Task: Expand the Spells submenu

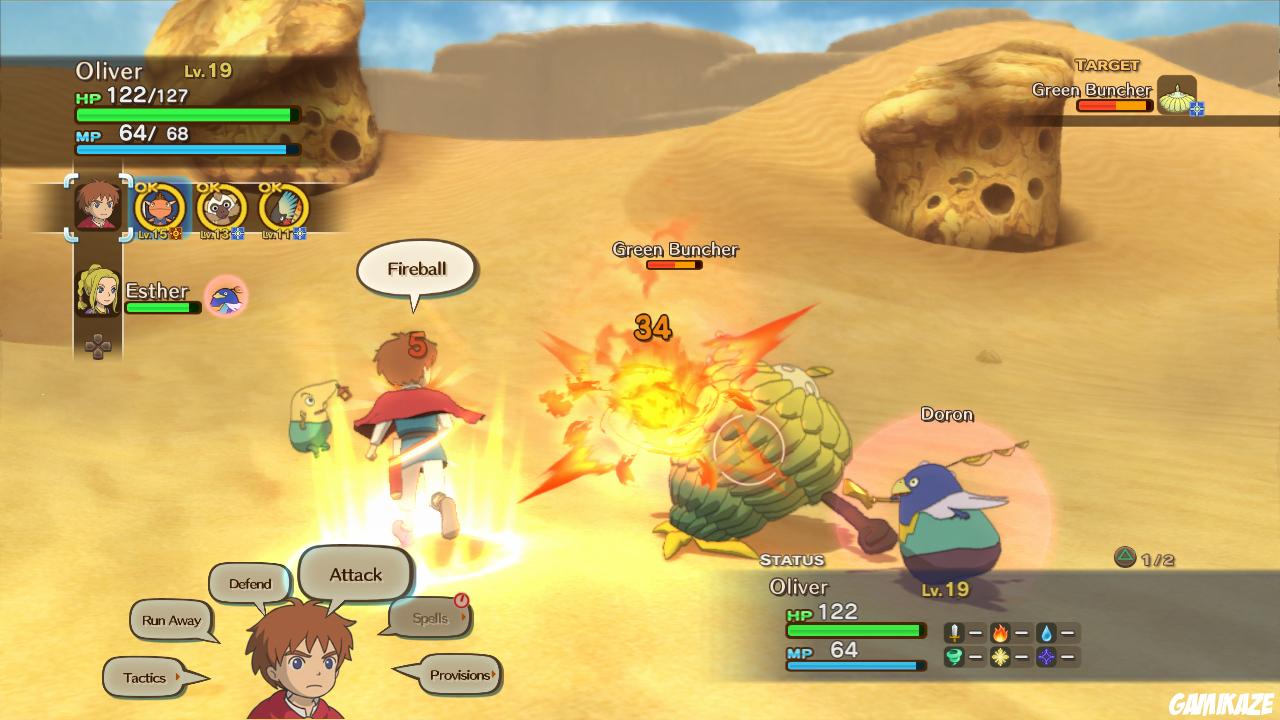Action: 430,618
